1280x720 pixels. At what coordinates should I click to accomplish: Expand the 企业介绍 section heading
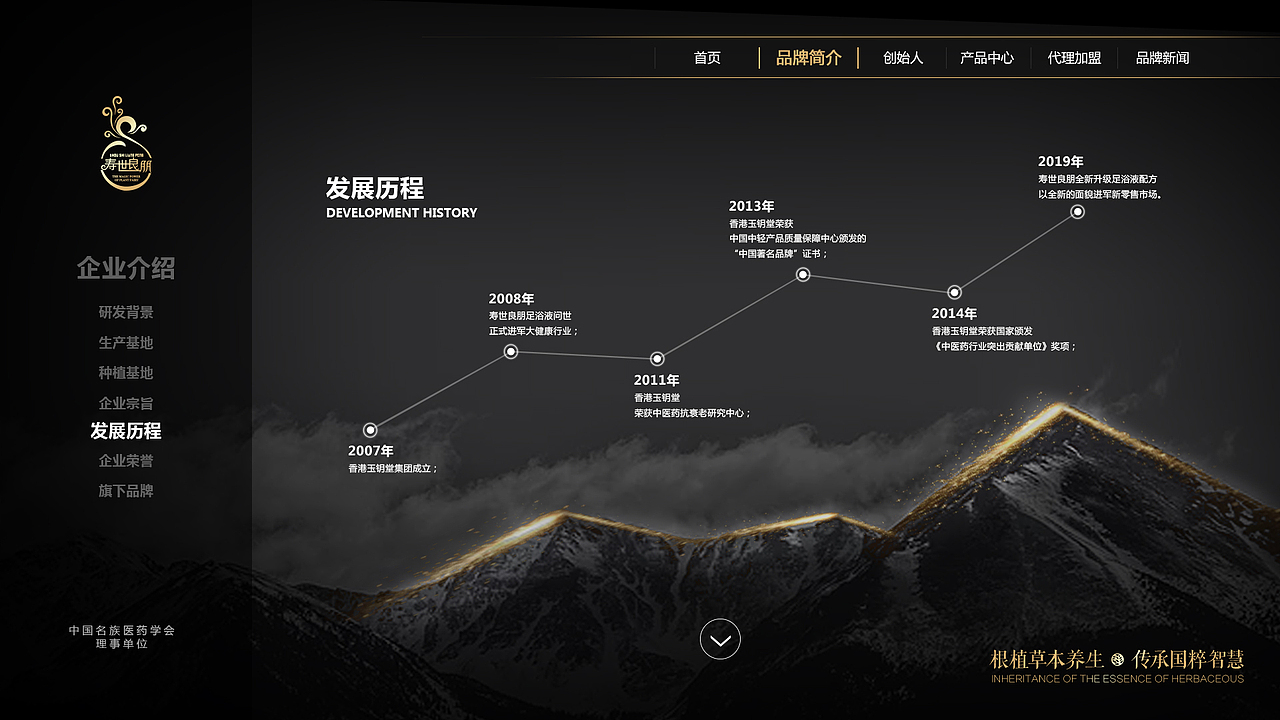click(x=126, y=269)
